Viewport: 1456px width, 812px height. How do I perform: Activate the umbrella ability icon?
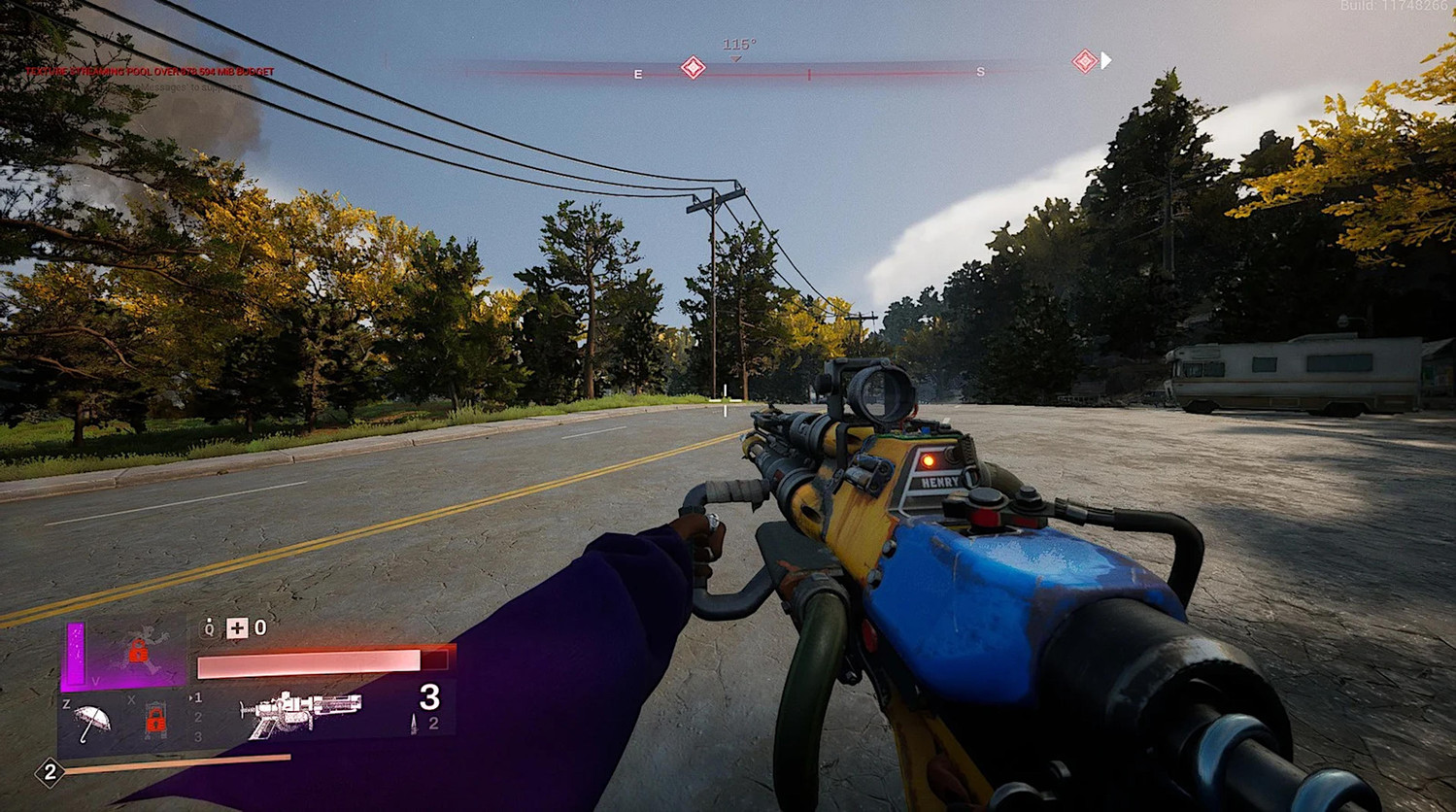93,722
